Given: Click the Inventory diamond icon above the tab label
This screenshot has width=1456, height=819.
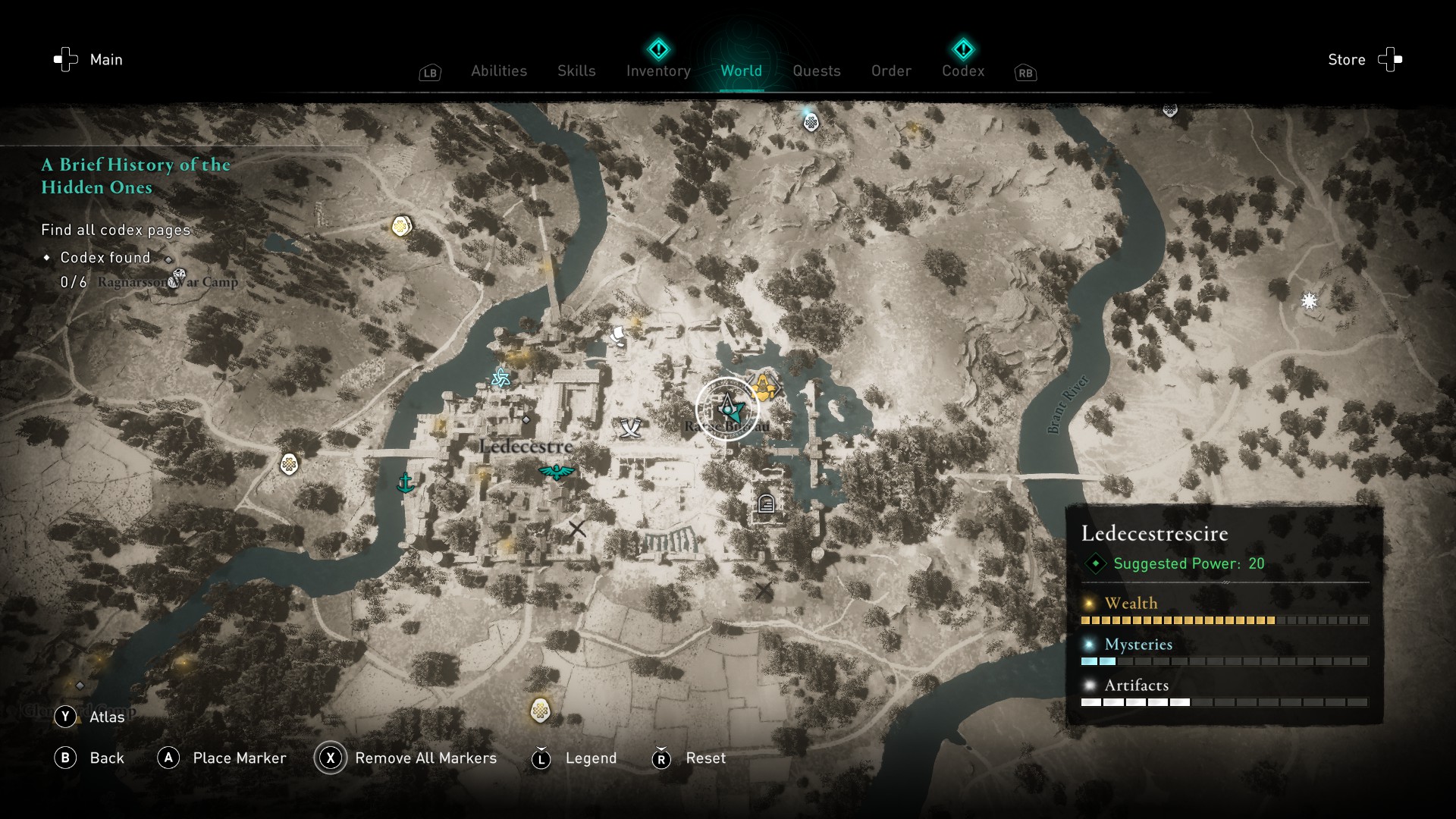Looking at the screenshot, I should point(658,49).
